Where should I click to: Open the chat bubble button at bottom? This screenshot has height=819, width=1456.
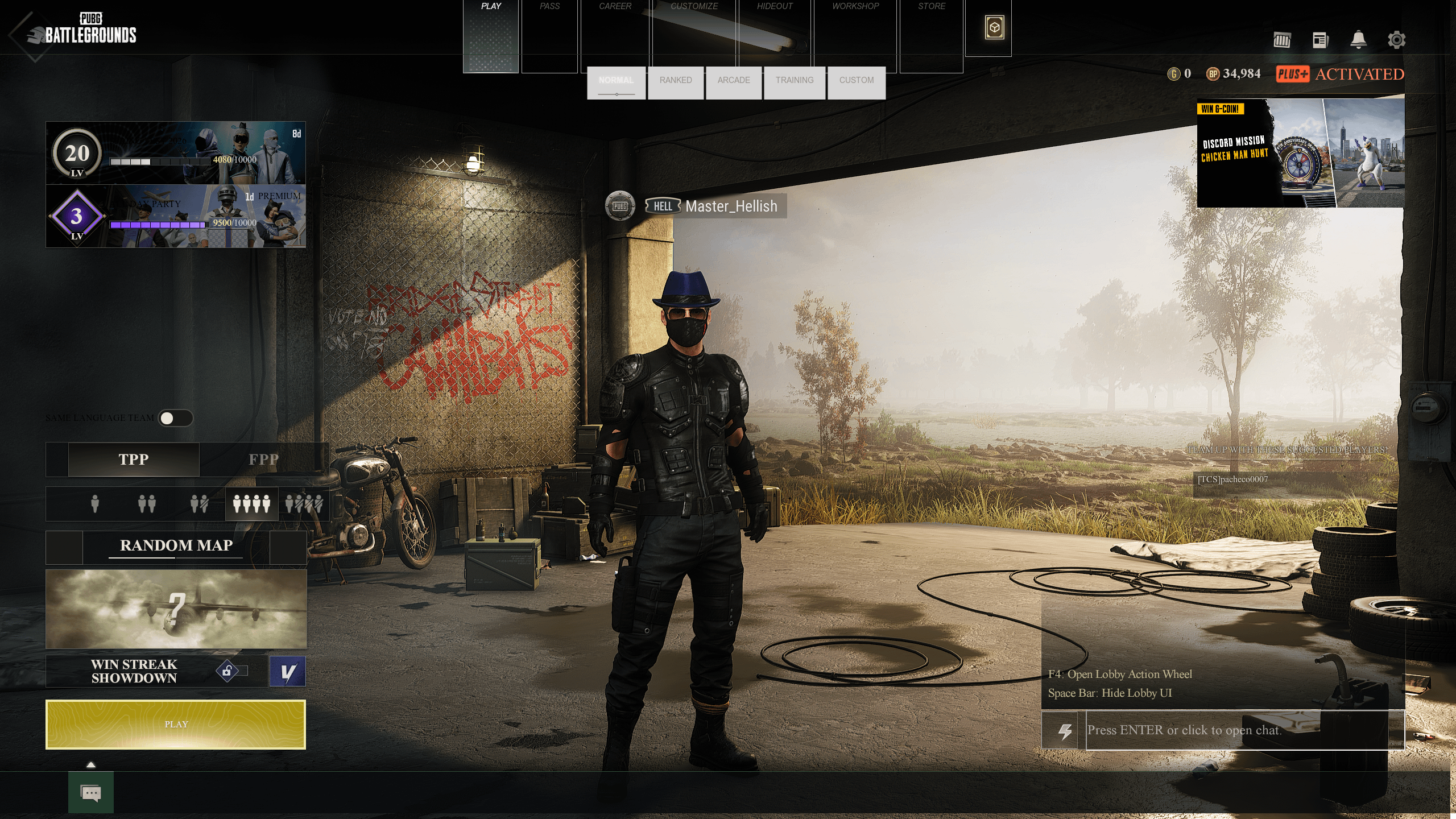91,793
